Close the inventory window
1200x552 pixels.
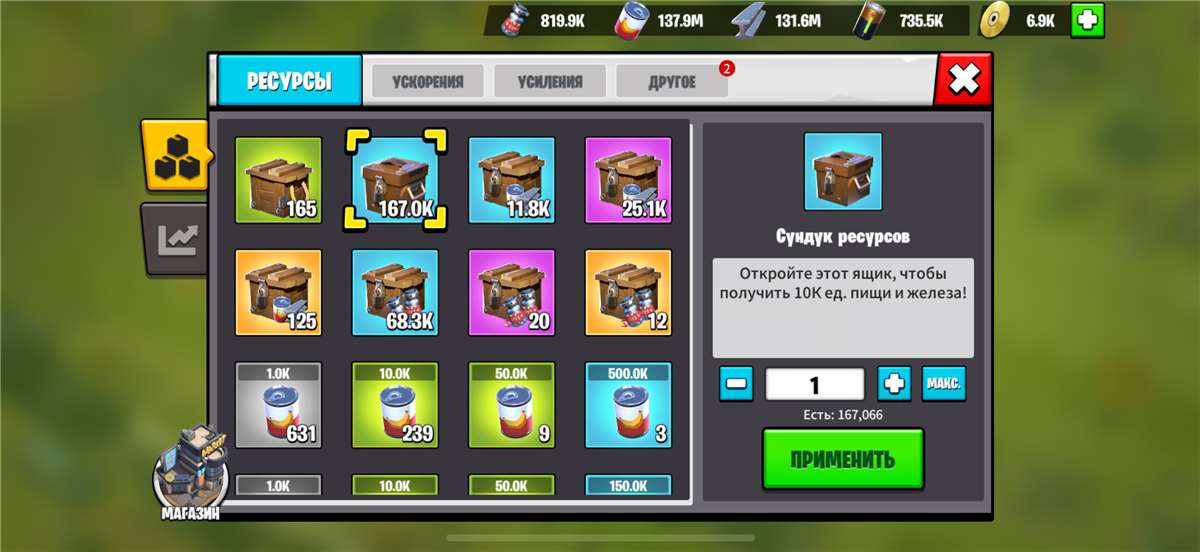pos(964,80)
